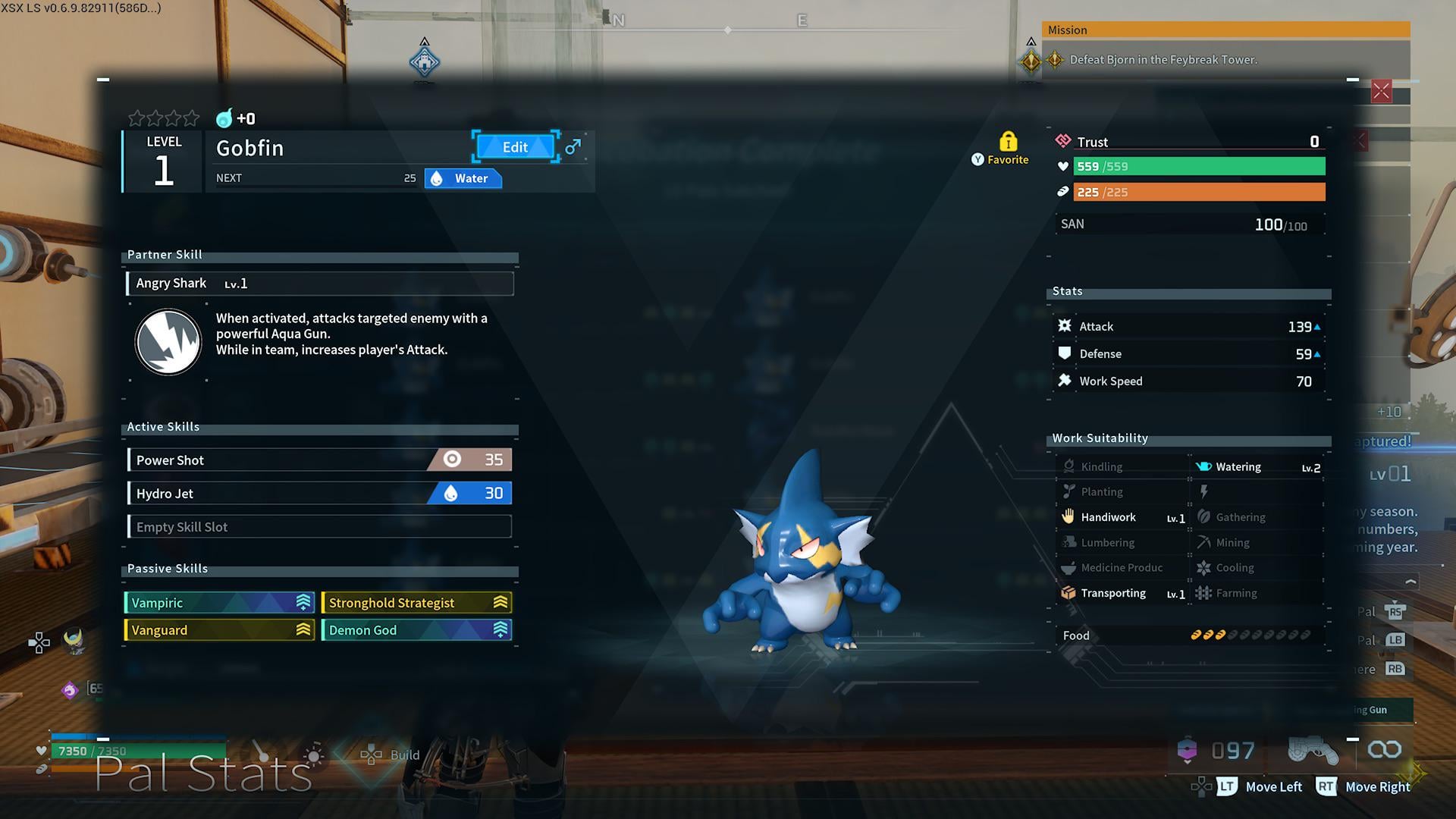Select the Hydro Jet active skill
The image size is (1456, 819).
click(x=319, y=493)
